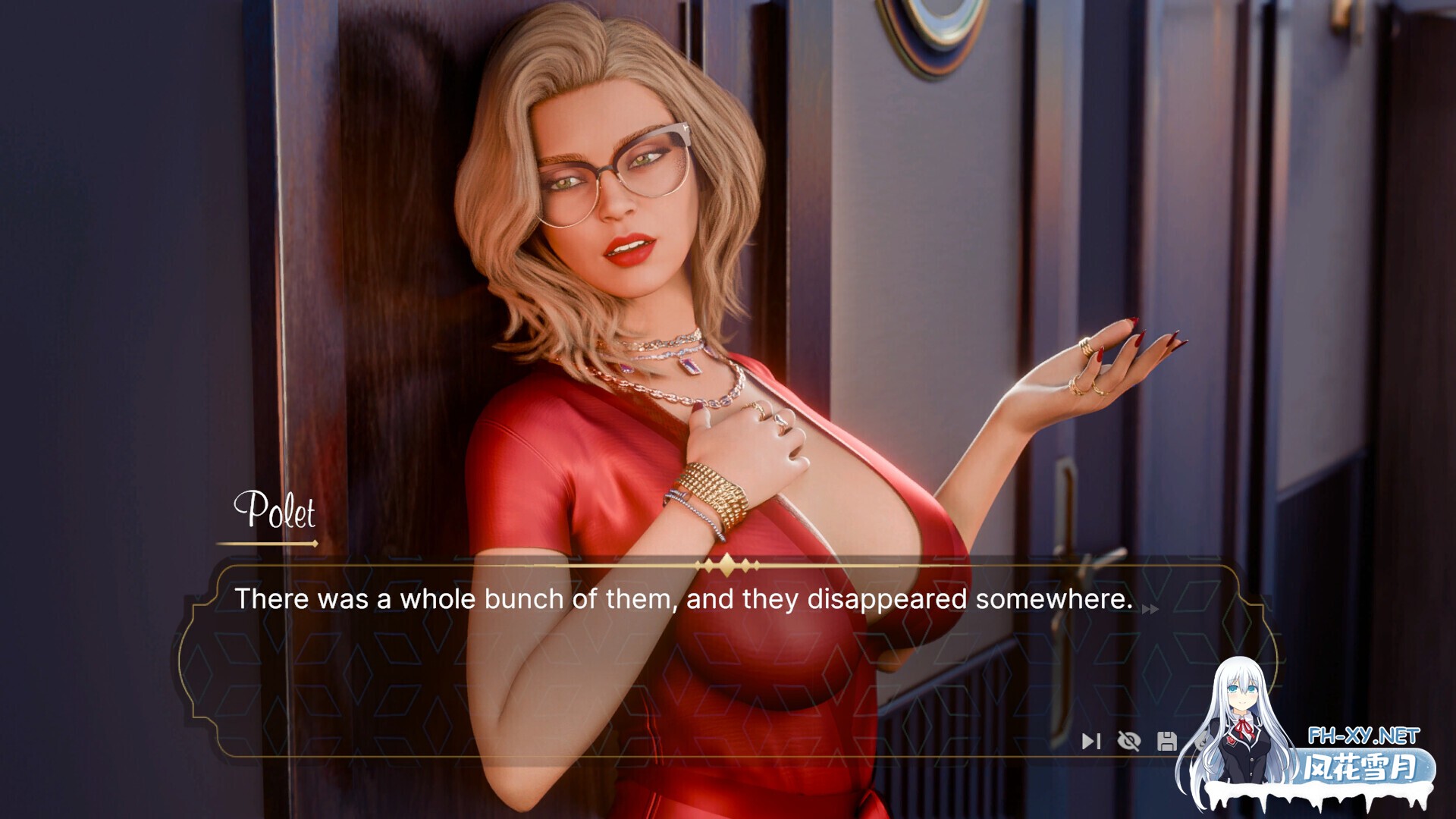Hide the dialogue box with the crossed-eye icon
Viewport: 1456px width, 819px height.
pos(1129,741)
